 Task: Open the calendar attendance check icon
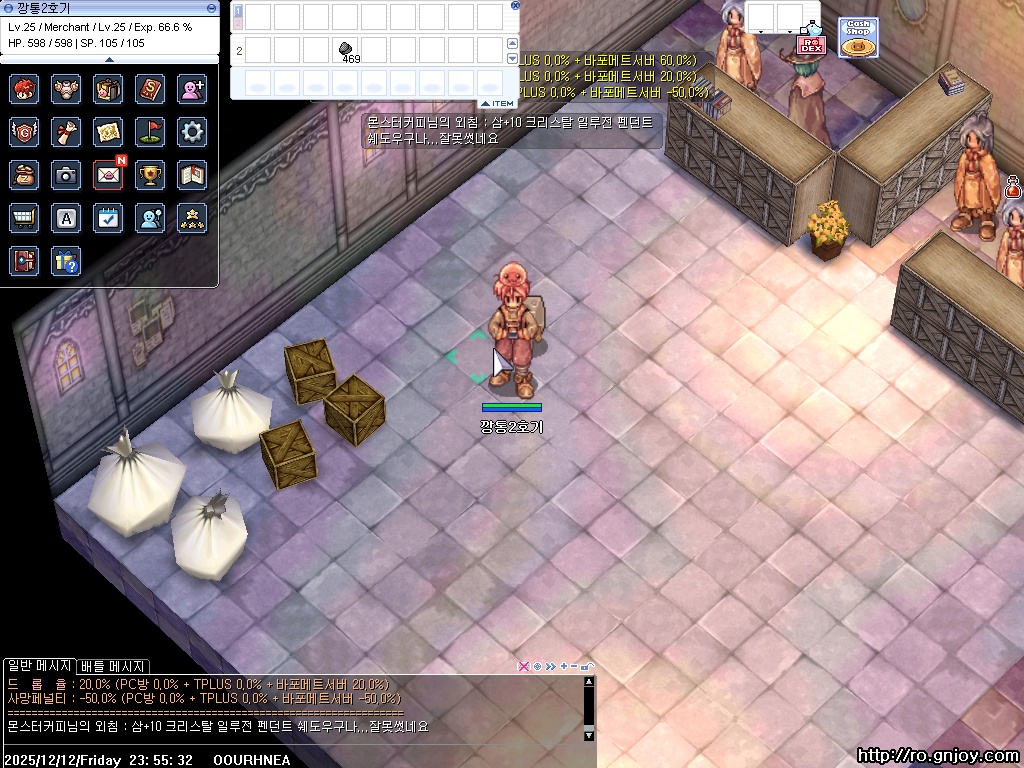click(108, 217)
